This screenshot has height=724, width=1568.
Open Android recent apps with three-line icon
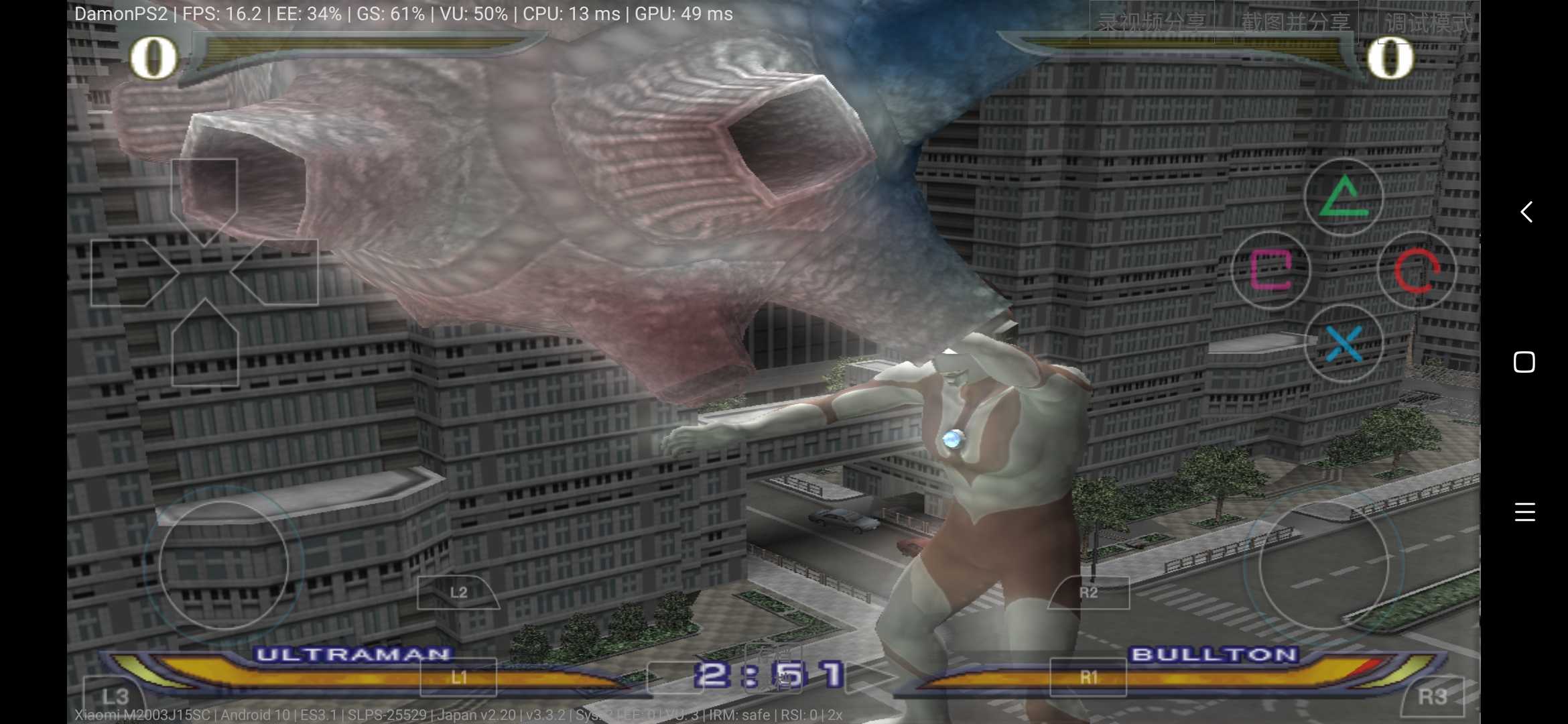pos(1524,511)
